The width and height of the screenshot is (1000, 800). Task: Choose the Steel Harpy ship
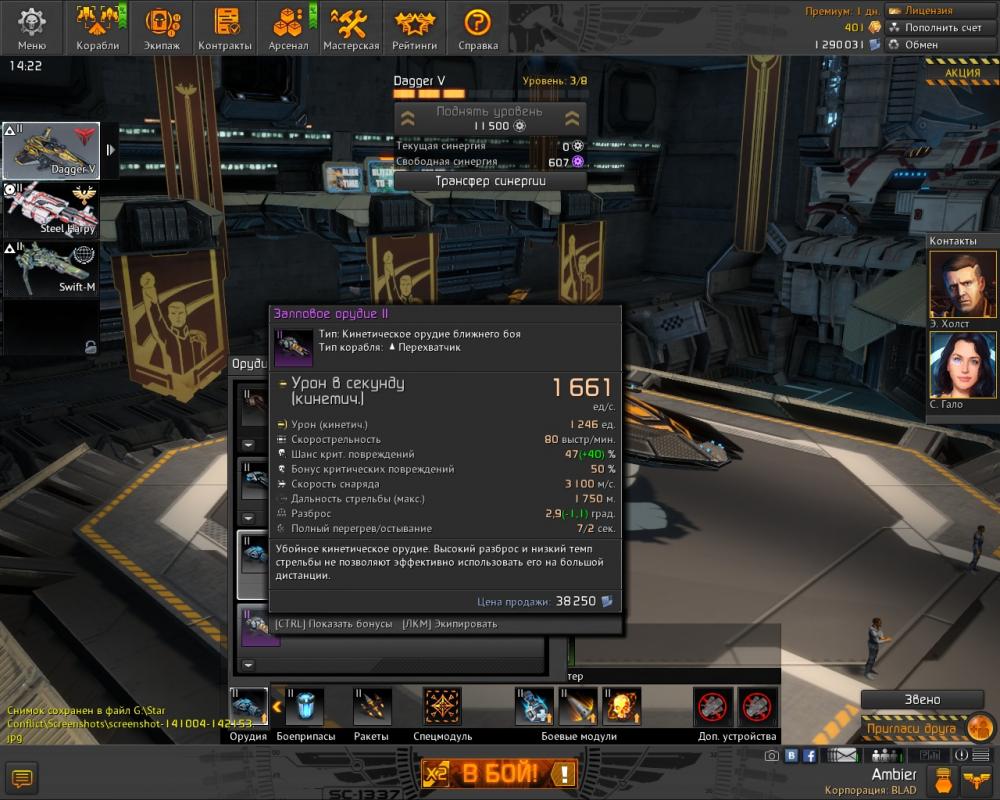tap(52, 210)
